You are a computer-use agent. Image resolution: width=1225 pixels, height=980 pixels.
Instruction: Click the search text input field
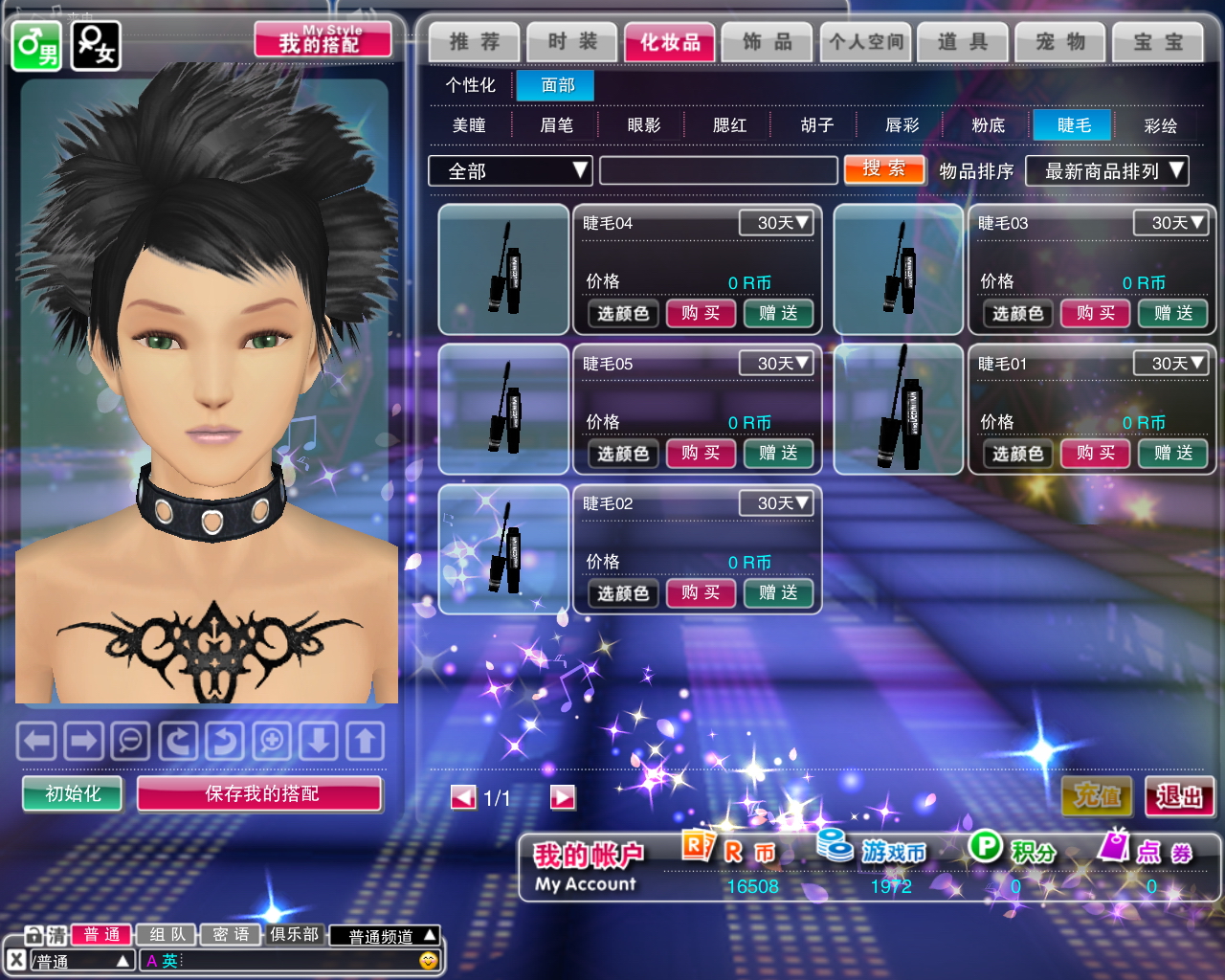coord(718,171)
